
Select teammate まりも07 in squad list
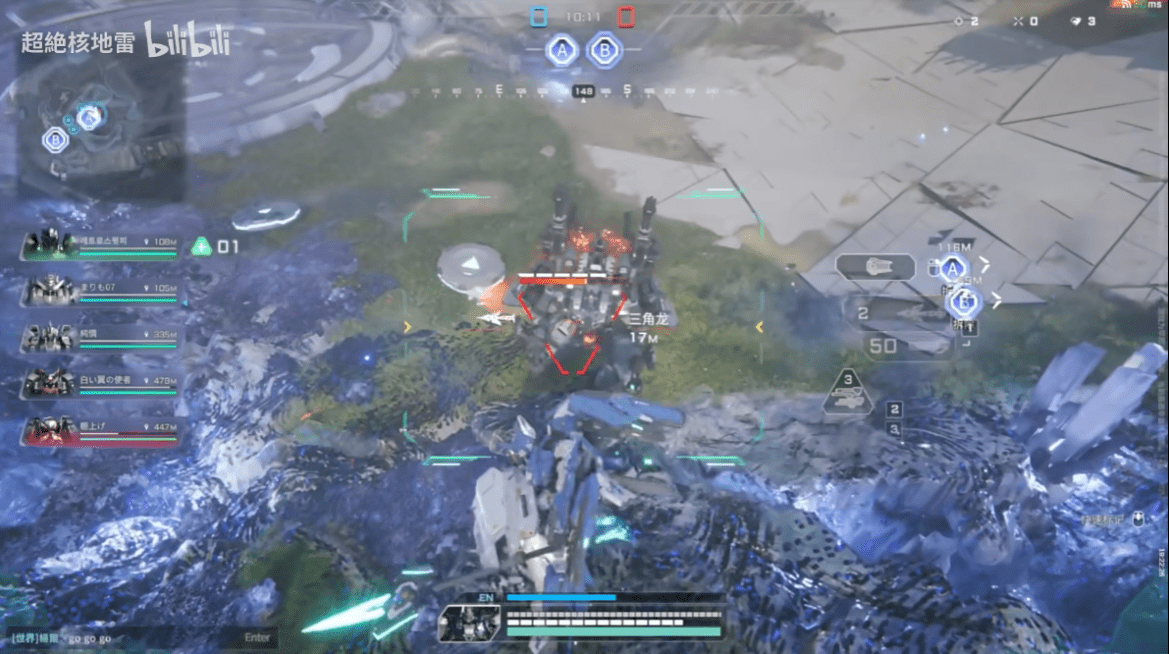[100, 290]
